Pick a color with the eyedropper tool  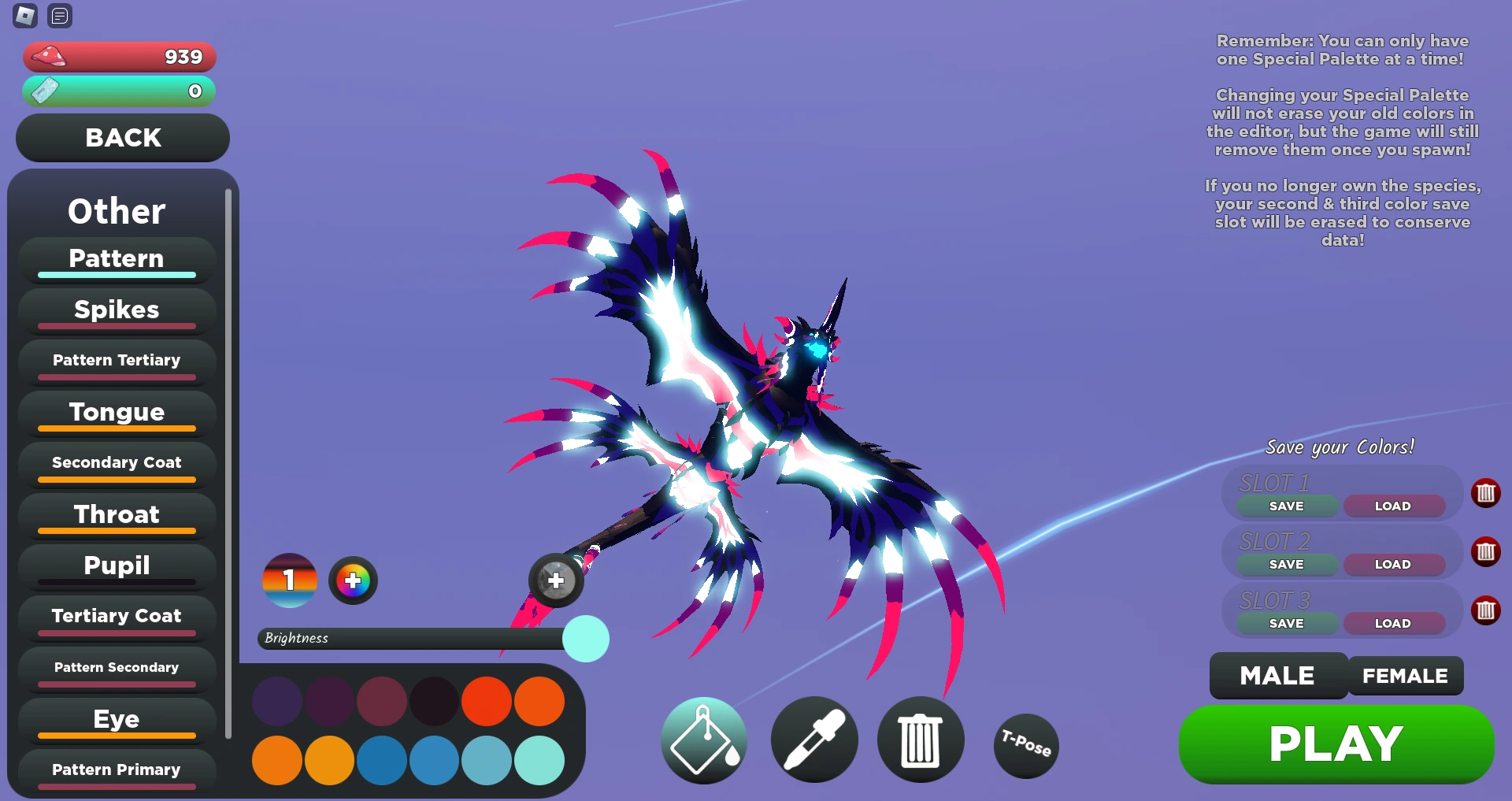point(814,740)
